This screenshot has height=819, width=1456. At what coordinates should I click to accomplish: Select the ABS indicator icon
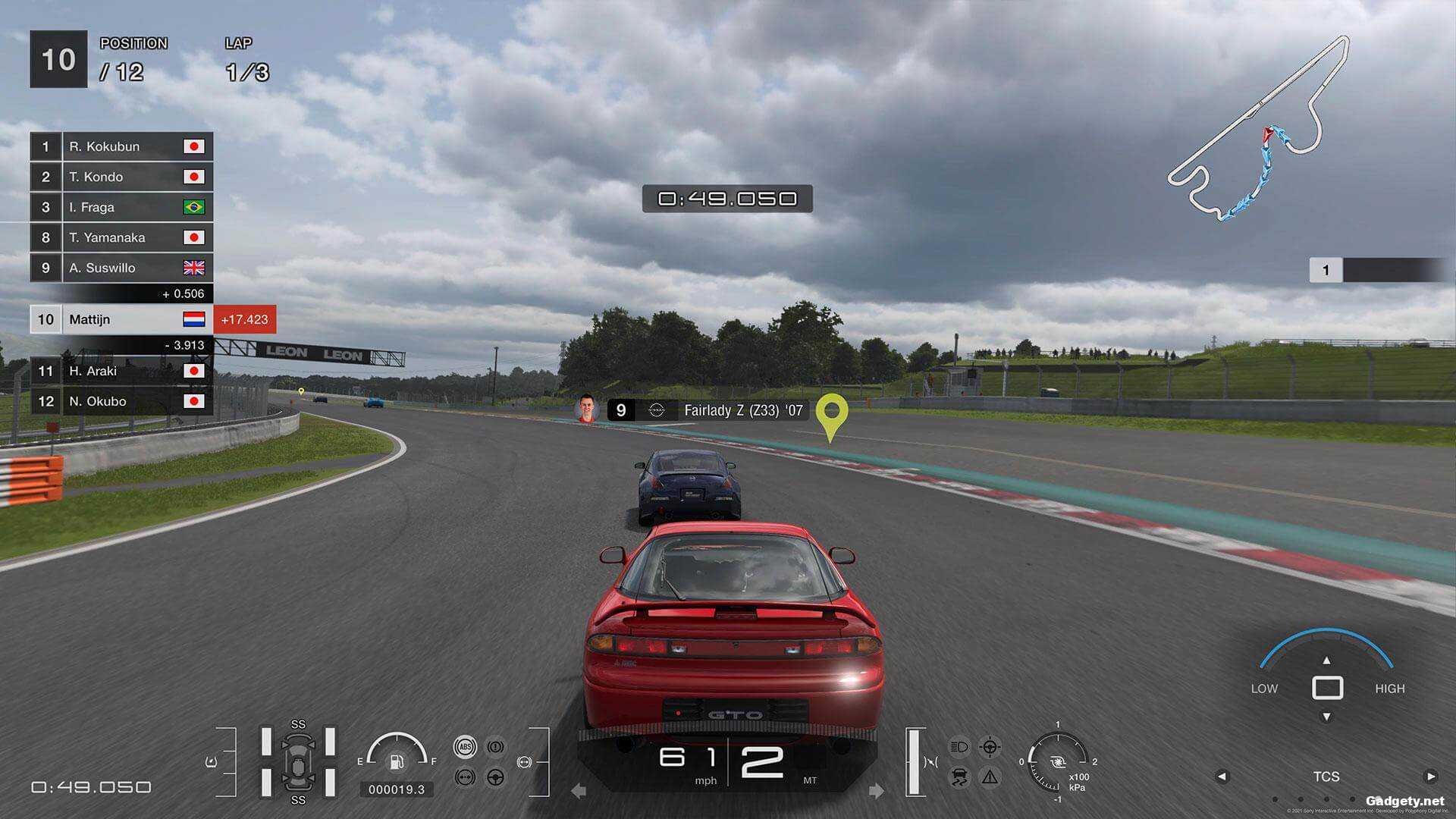click(x=465, y=746)
